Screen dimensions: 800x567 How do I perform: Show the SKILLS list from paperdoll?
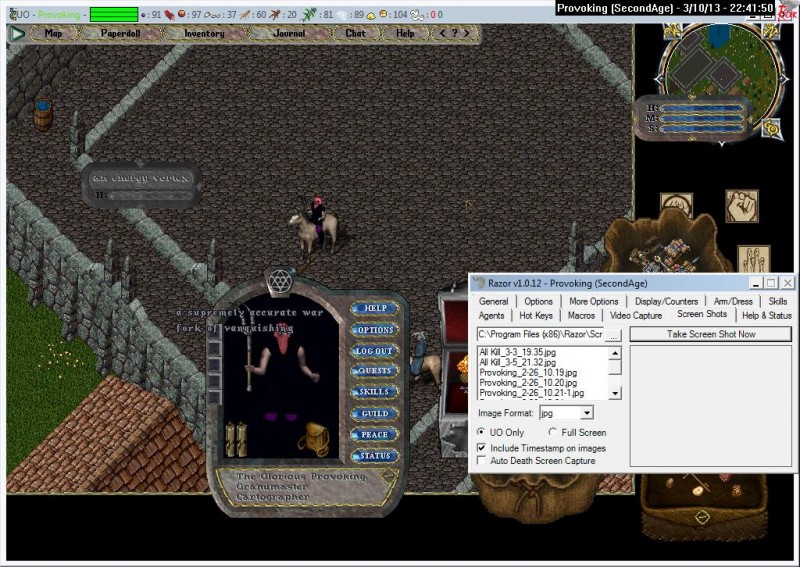375,393
